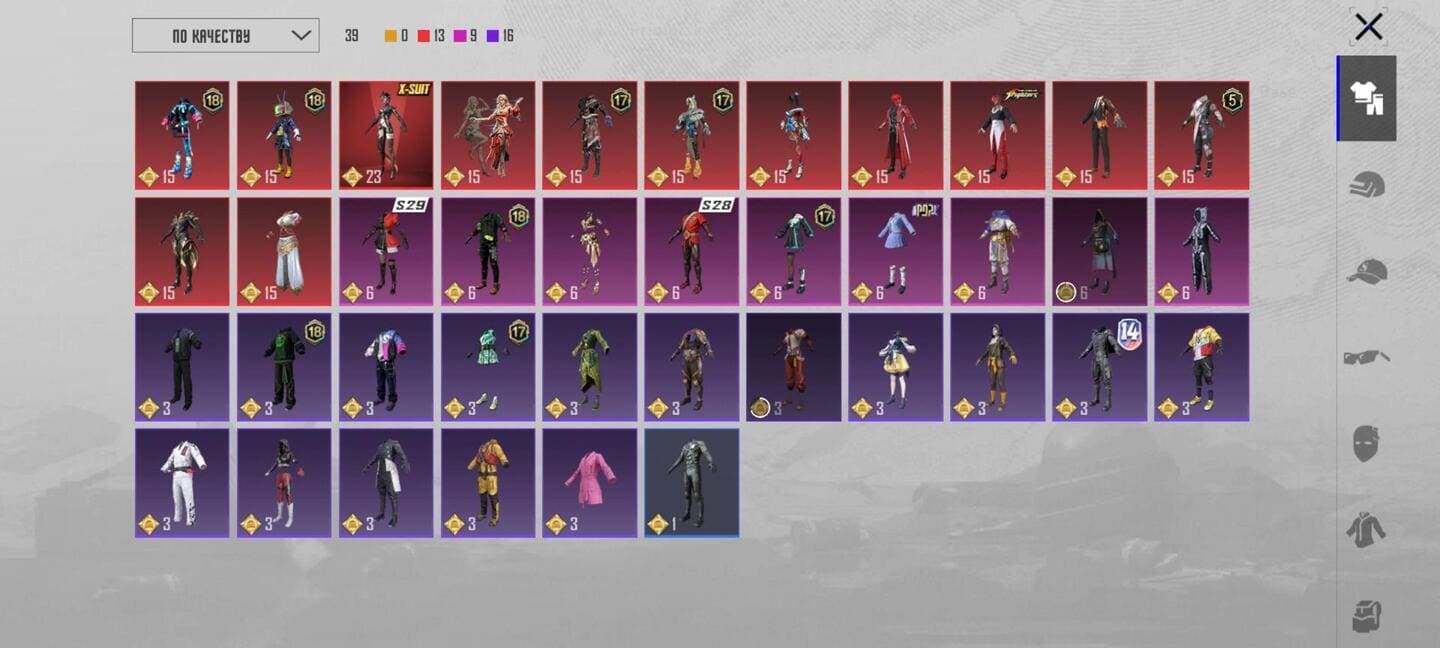Choose the yellow t-shirt outfit

(x=1202, y=367)
